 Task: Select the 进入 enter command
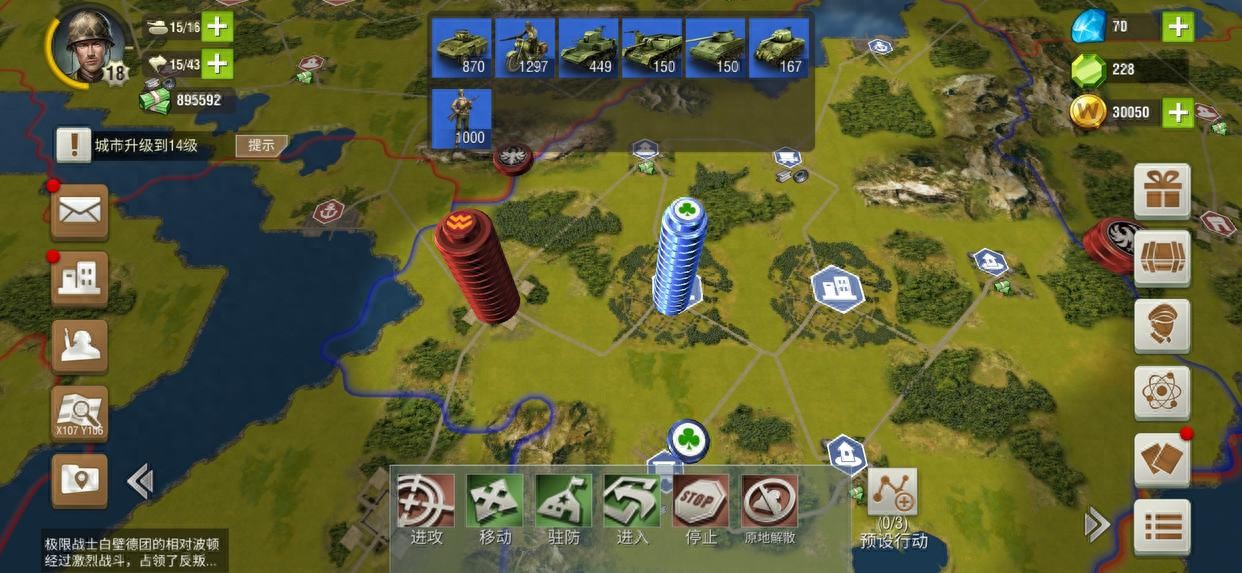(632, 508)
